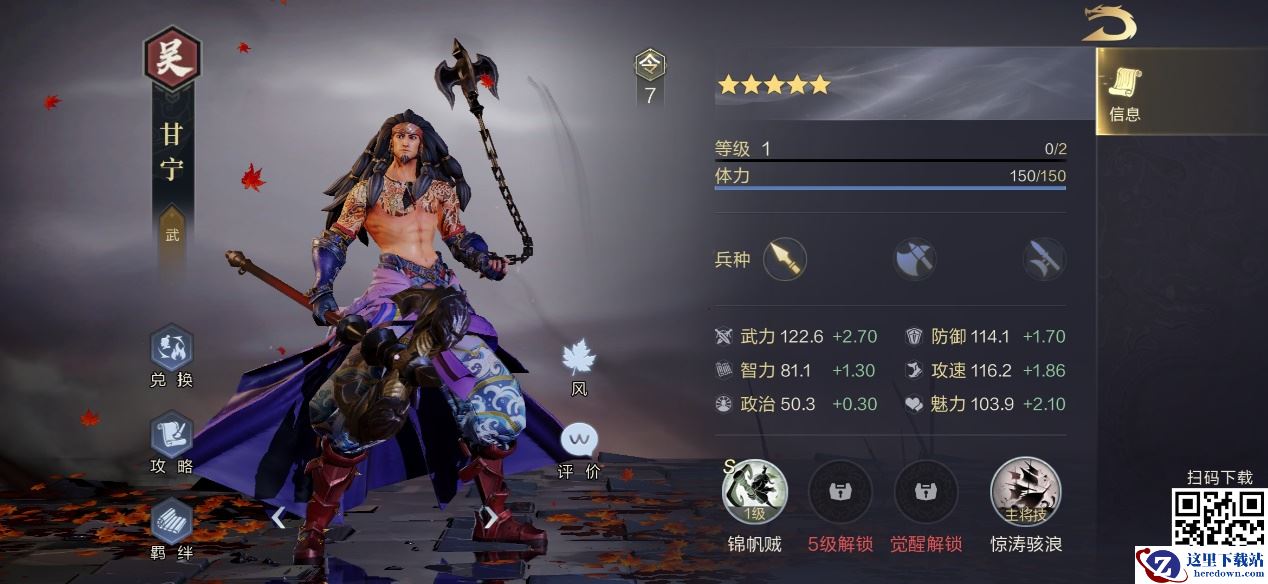The height and width of the screenshot is (584, 1268).
Task: Click the locked 5级解锁 skill slot
Action: [x=840, y=492]
